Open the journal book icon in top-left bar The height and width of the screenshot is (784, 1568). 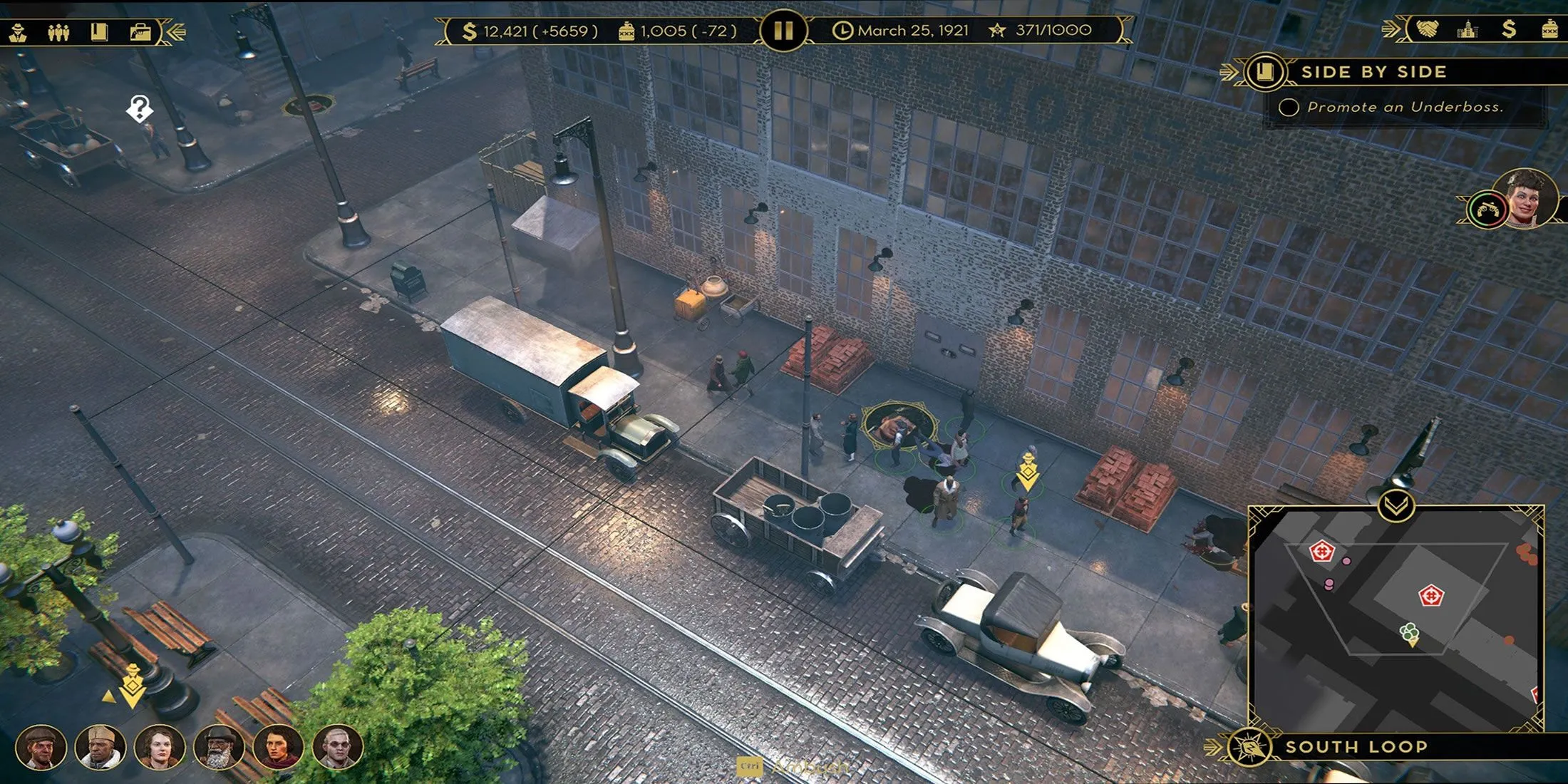point(99,32)
